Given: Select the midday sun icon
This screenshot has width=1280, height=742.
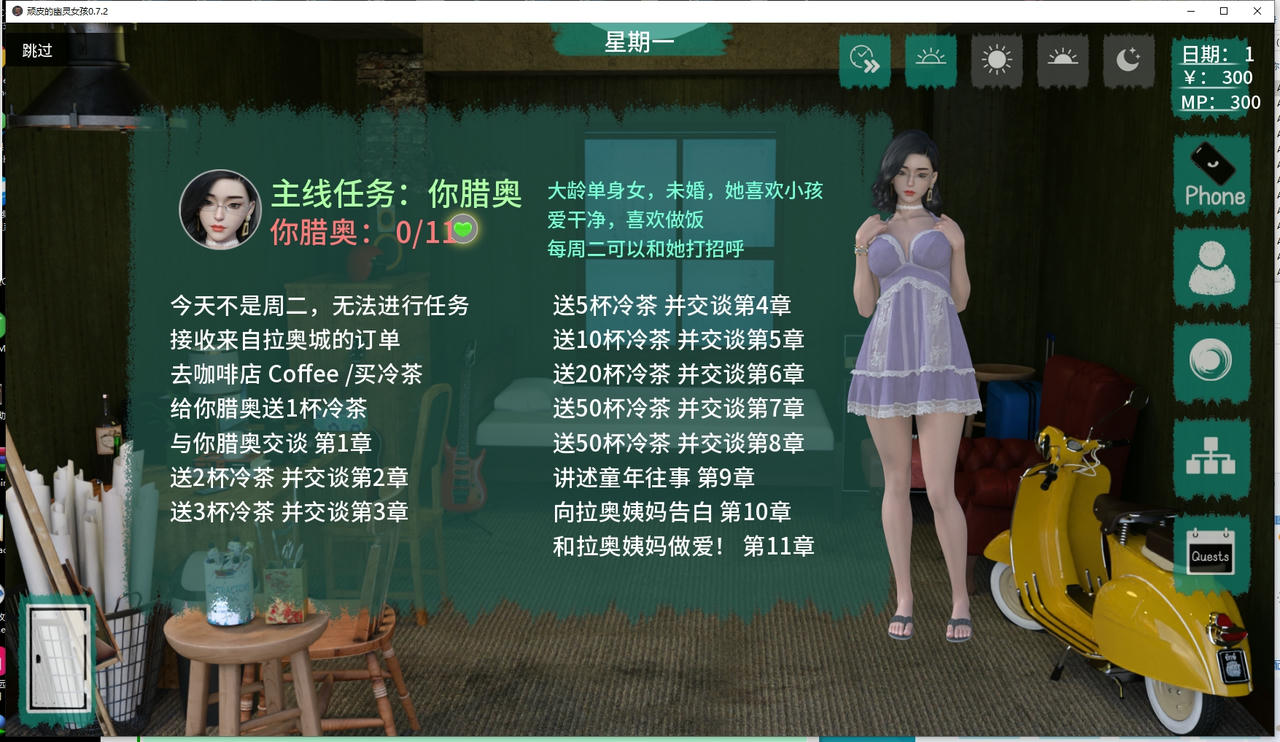Looking at the screenshot, I should pos(996,61).
